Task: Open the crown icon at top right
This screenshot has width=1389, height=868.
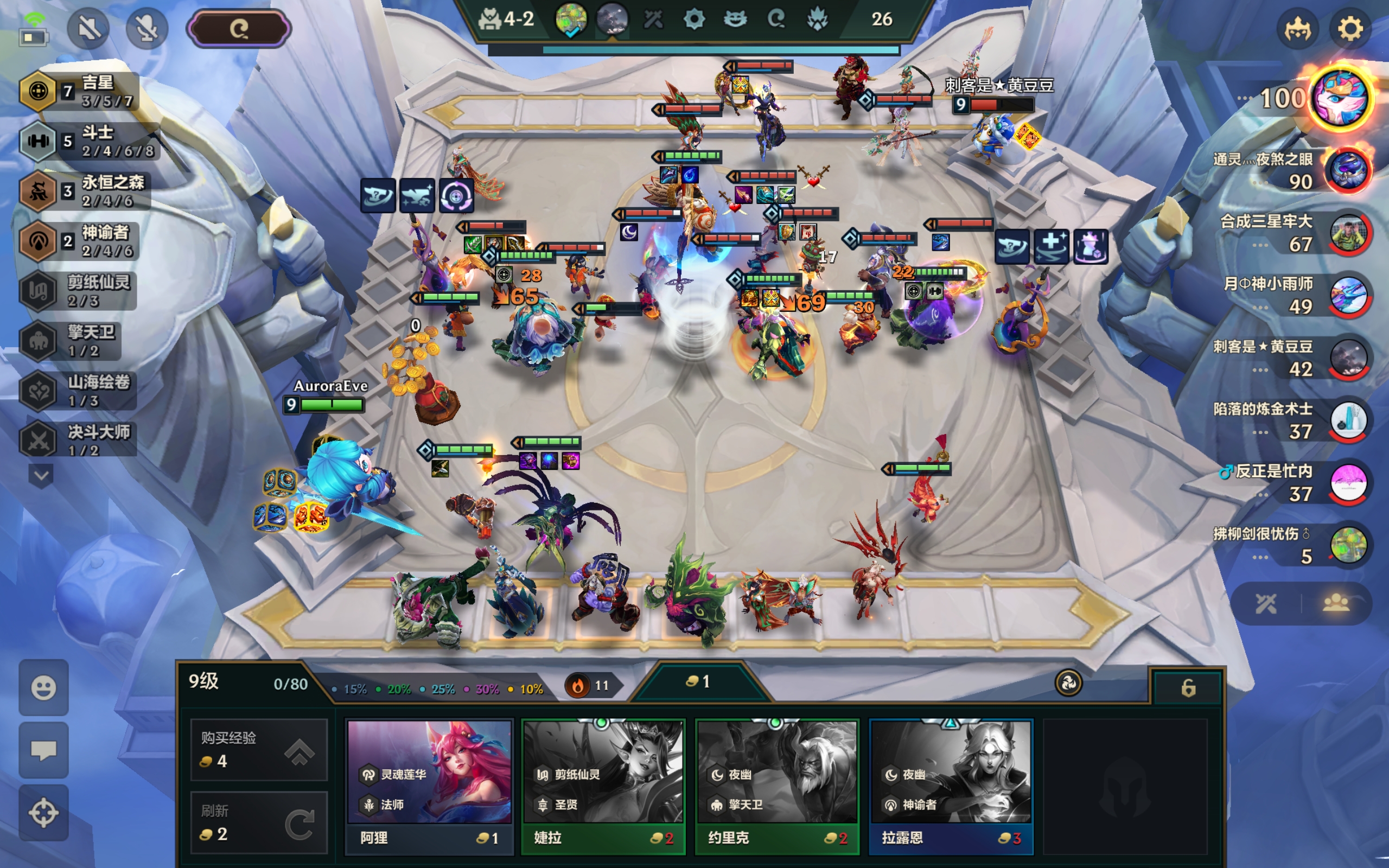Action: (1297, 29)
